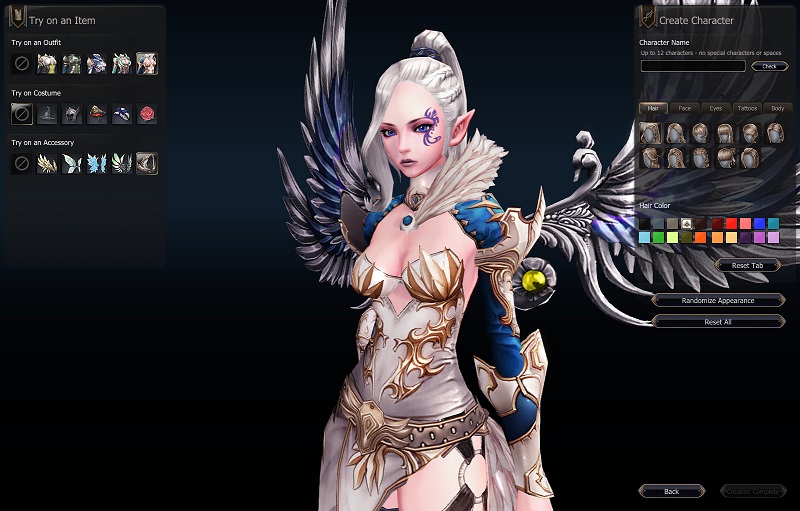
Task: Select the Tattoos tab
Action: pos(746,108)
